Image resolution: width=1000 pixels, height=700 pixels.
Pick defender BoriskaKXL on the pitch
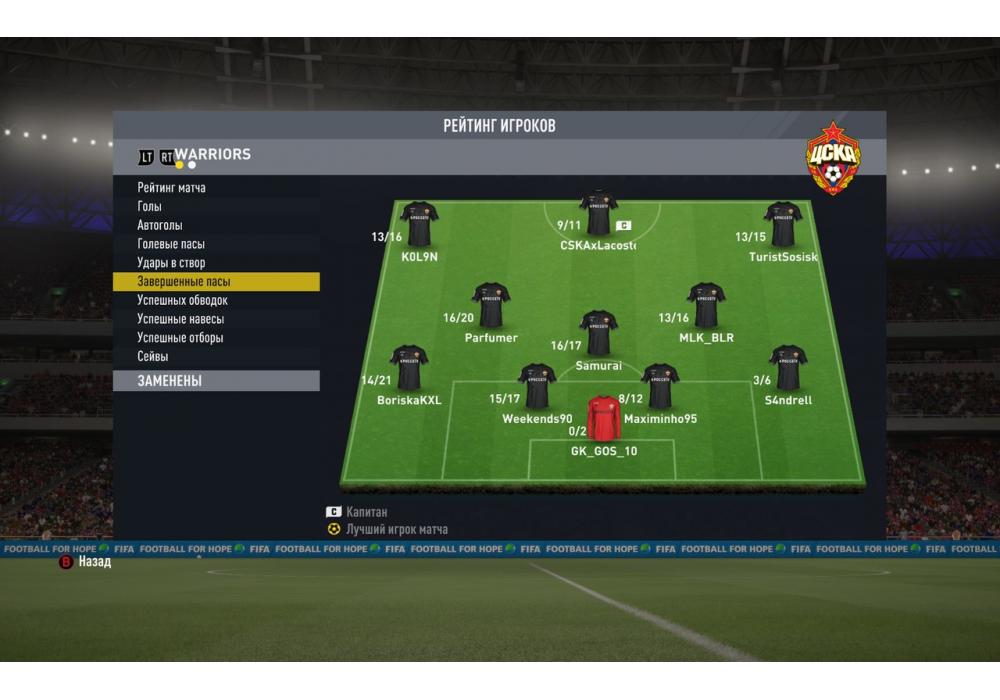pyautogui.click(x=409, y=367)
